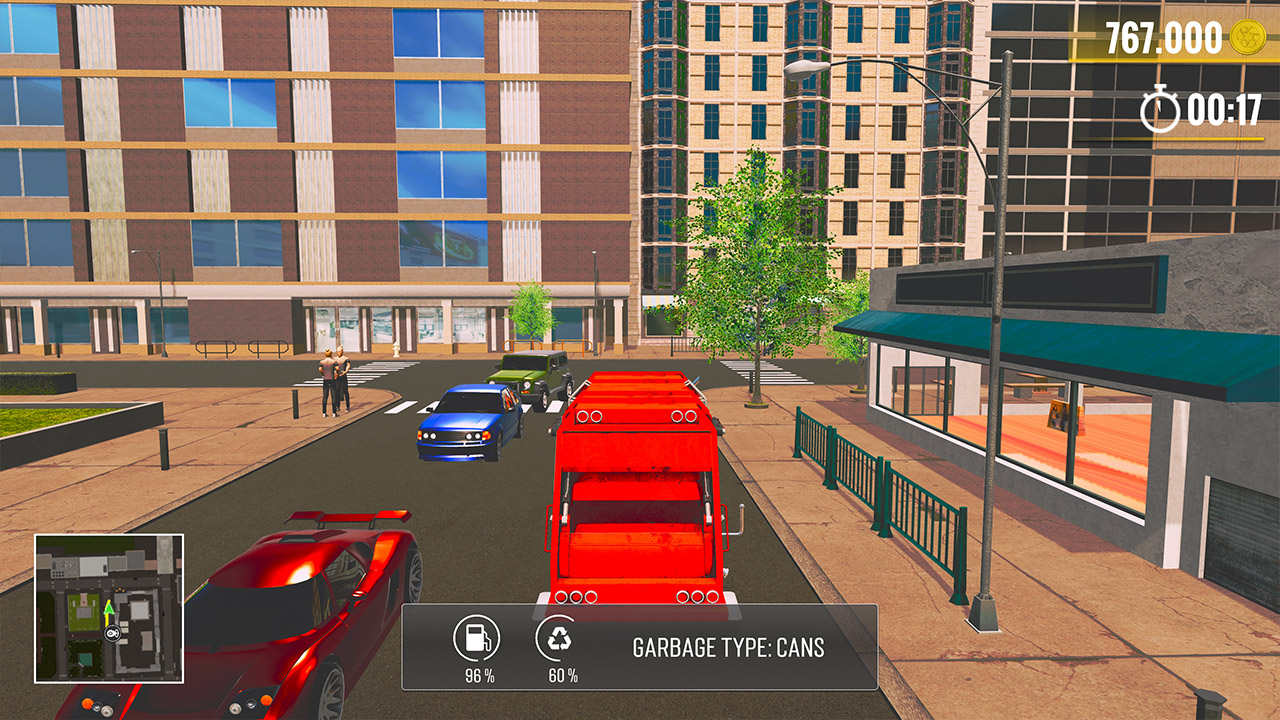This screenshot has width=1280, height=720.
Task: Click the green park area on the minimap
Action: click(84, 608)
